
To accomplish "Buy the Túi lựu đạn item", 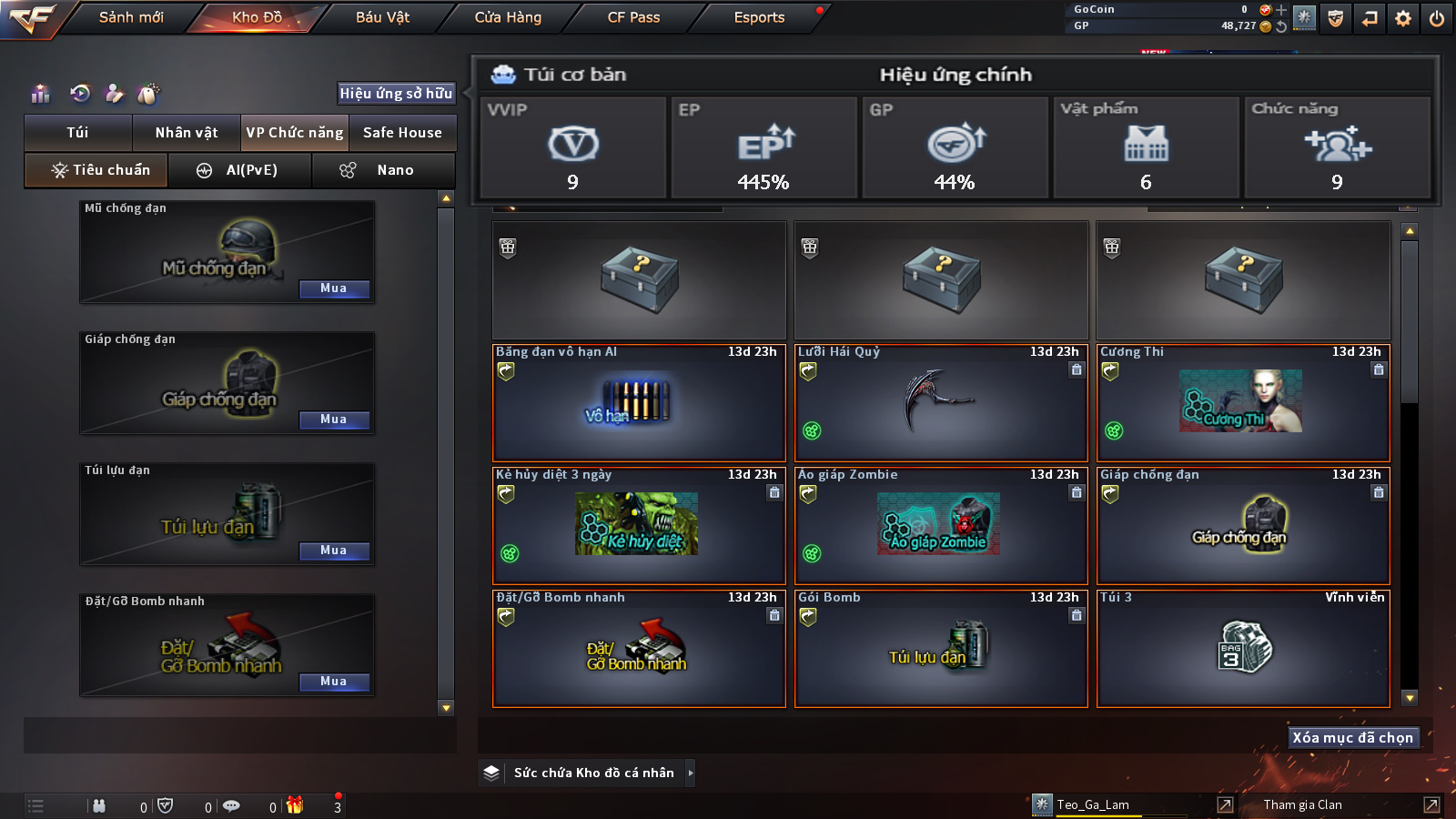I will pyautogui.click(x=334, y=551).
